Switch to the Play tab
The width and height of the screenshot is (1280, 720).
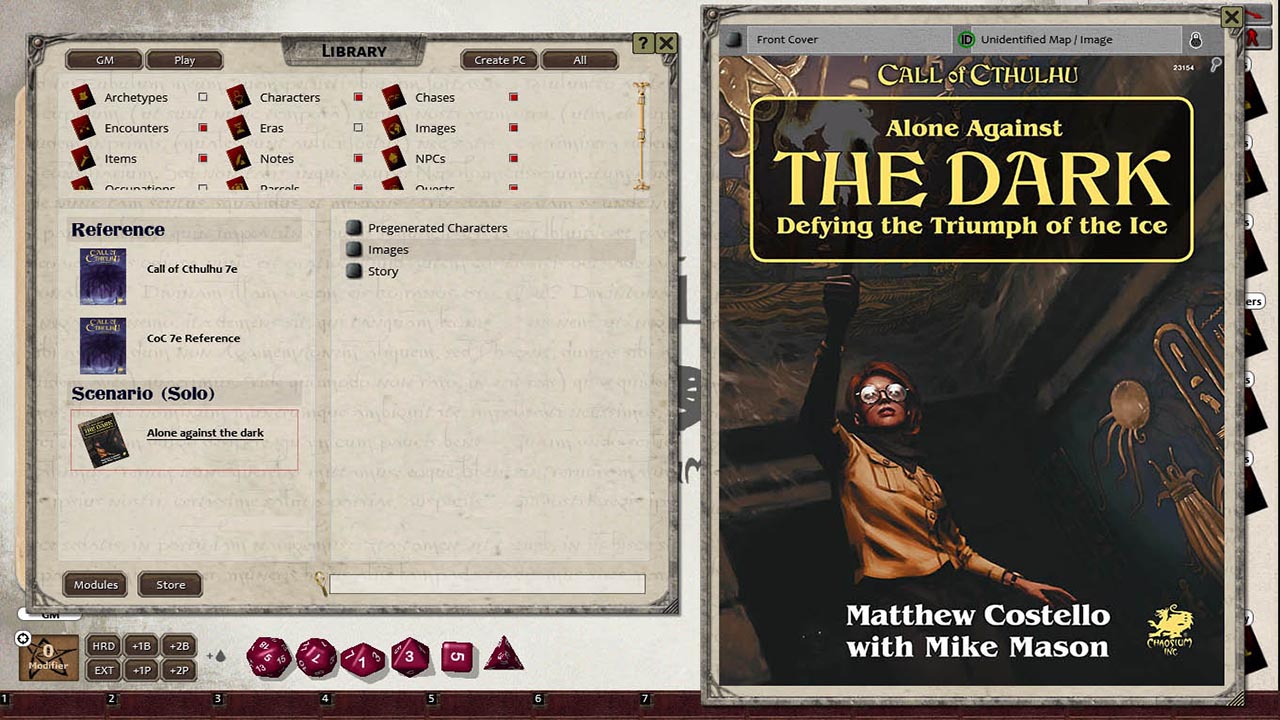[x=184, y=60]
